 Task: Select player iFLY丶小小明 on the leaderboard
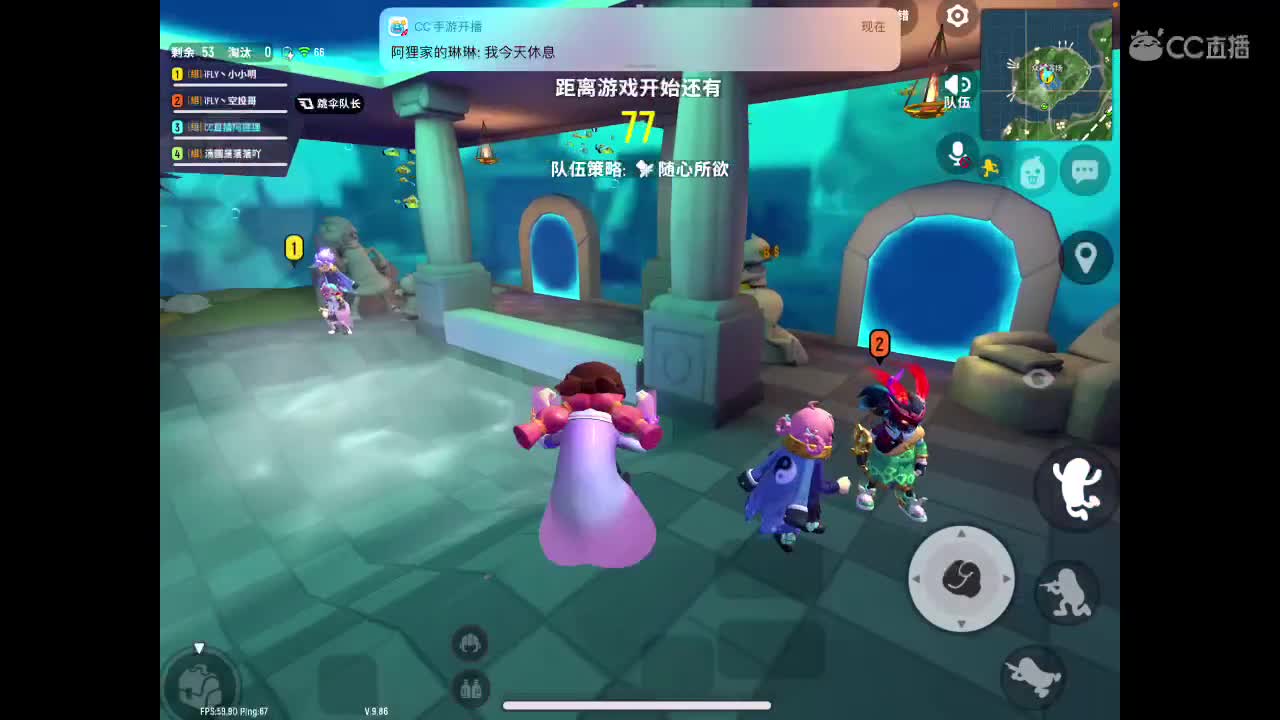click(230, 75)
